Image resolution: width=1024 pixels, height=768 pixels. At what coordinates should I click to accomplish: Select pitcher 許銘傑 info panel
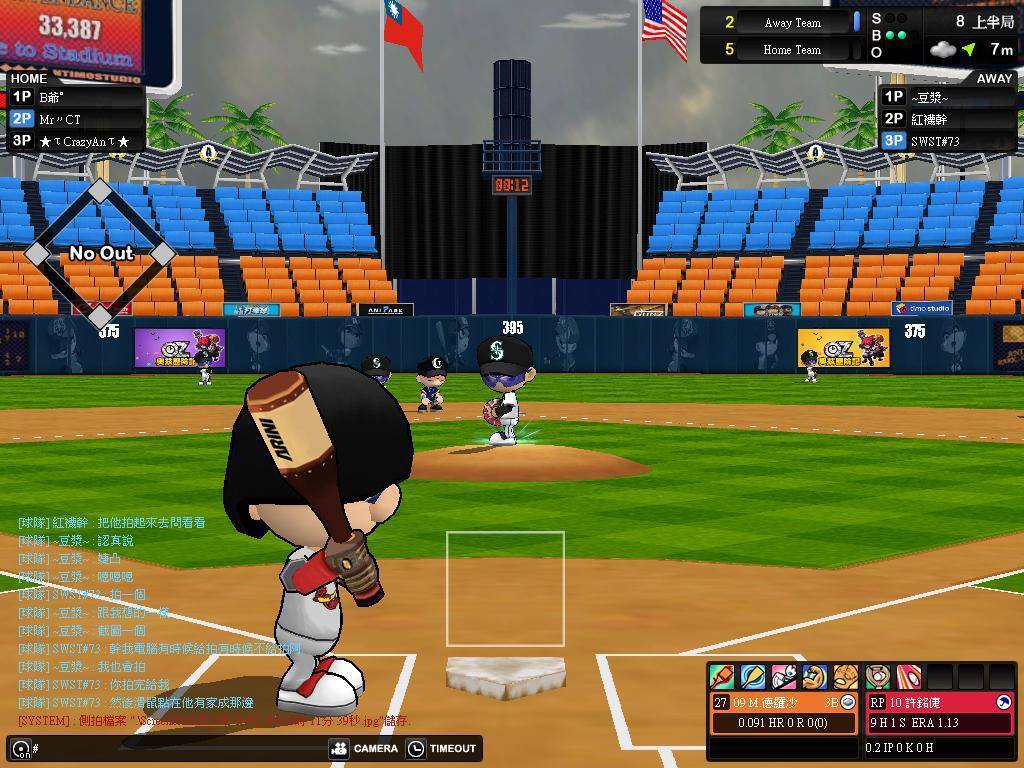coord(939,712)
